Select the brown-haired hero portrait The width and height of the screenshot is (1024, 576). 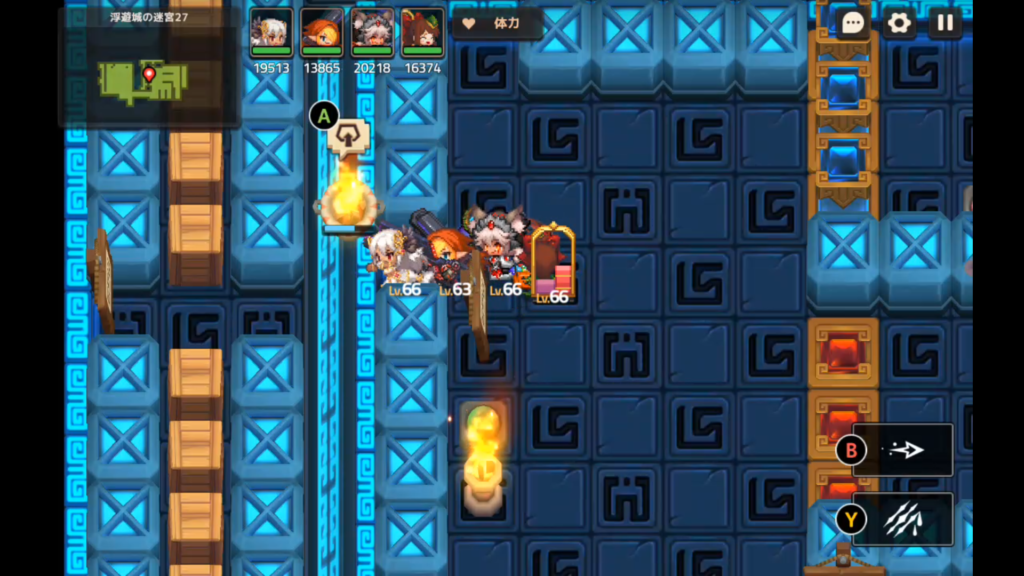point(422,33)
